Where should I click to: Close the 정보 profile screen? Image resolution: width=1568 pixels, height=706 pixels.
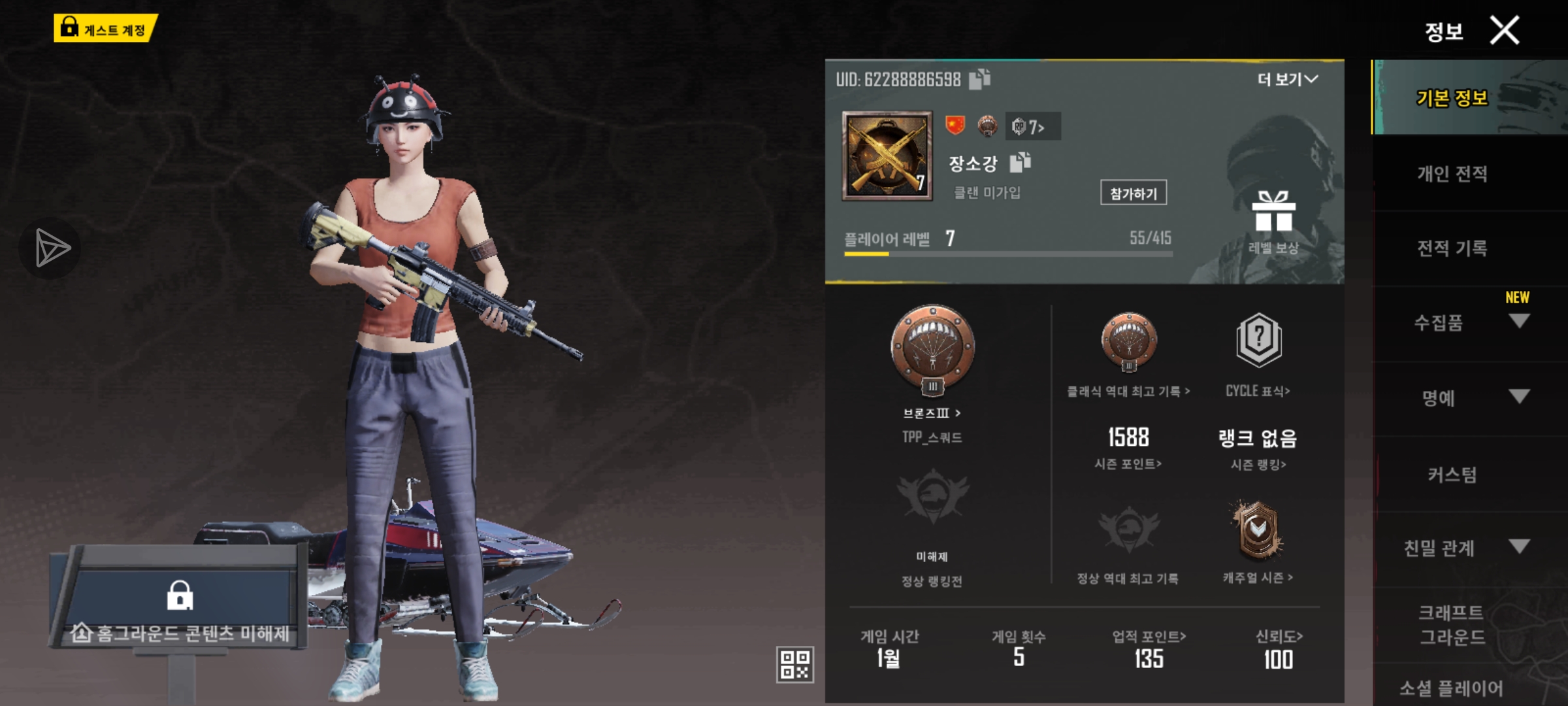coord(1504,31)
